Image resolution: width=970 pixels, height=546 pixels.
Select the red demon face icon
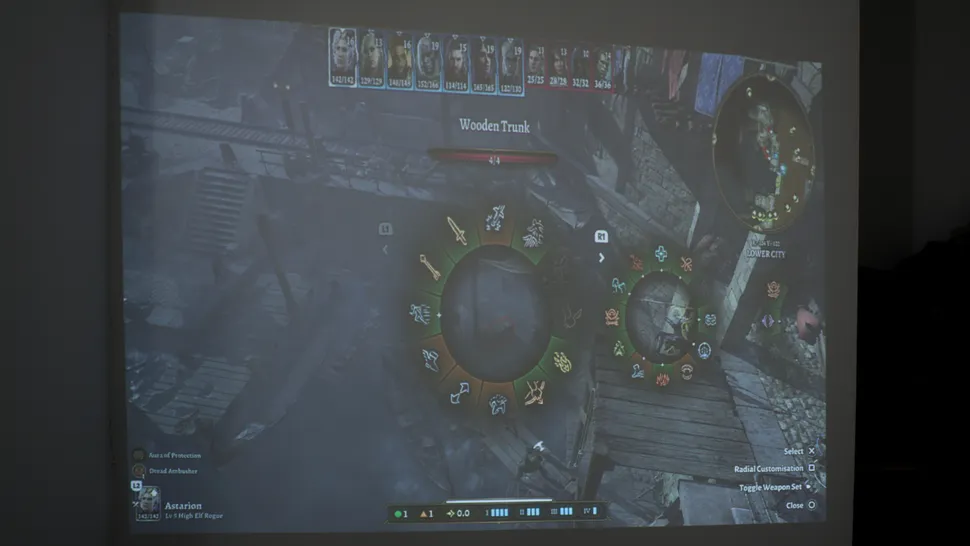612,317
